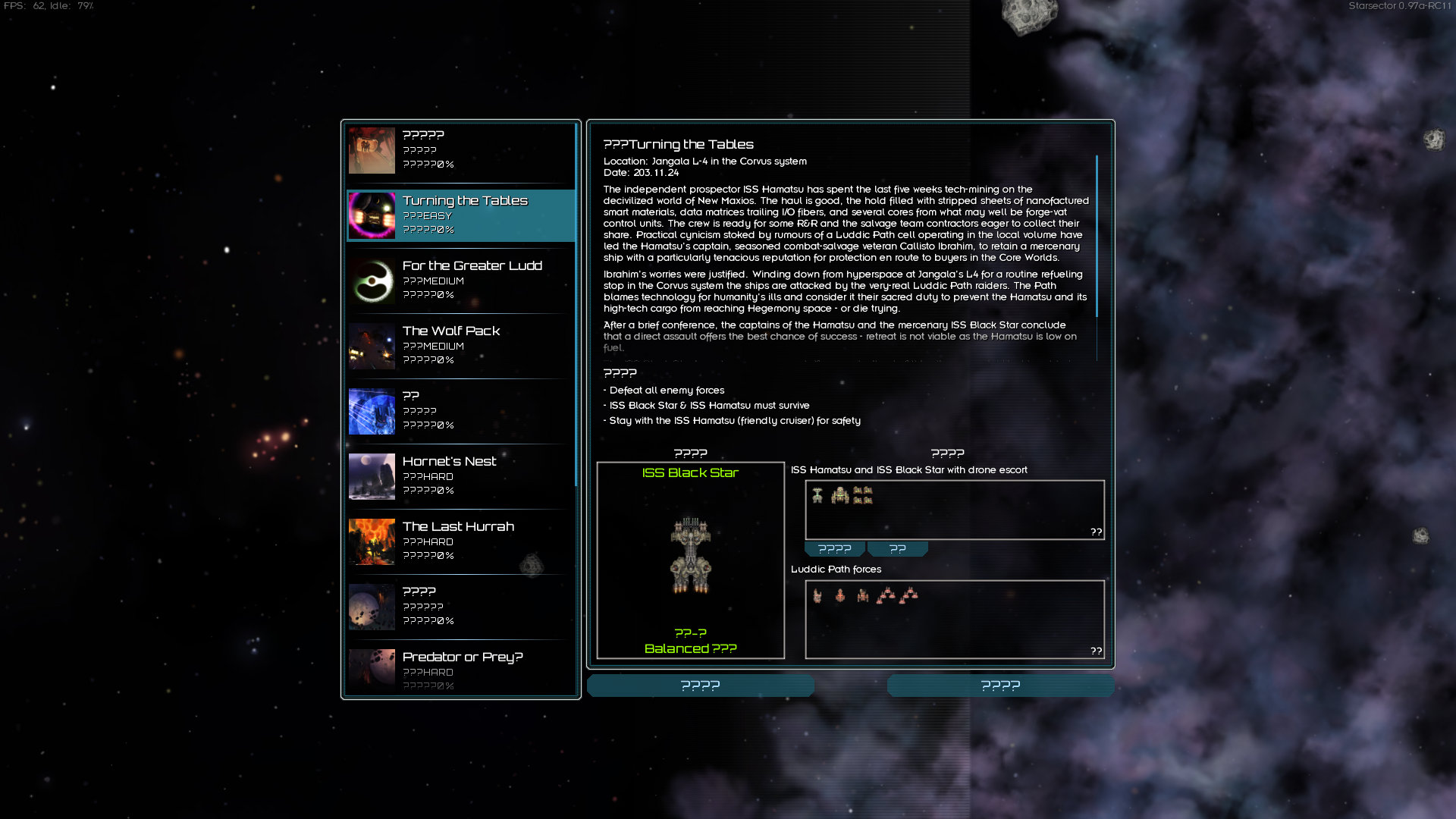Click the Luddic Path forces fleet panel
The width and height of the screenshot is (1456, 819).
pyautogui.click(x=955, y=620)
